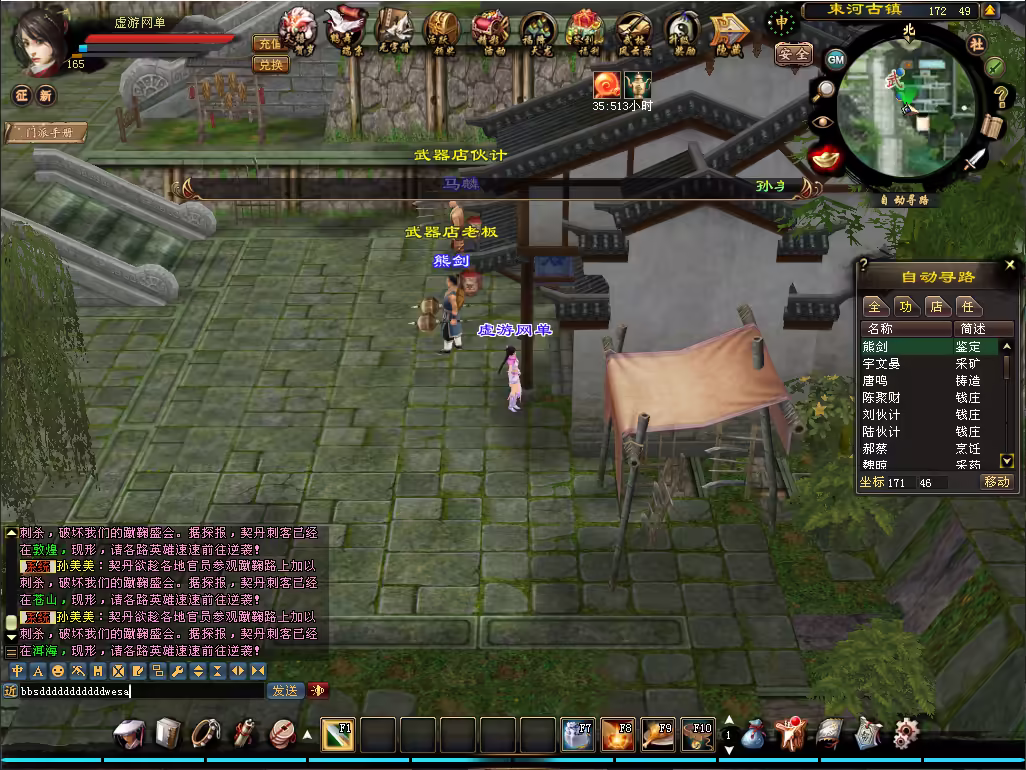Click the question mark help icon
The image size is (1026, 770).
pyautogui.click(x=999, y=97)
